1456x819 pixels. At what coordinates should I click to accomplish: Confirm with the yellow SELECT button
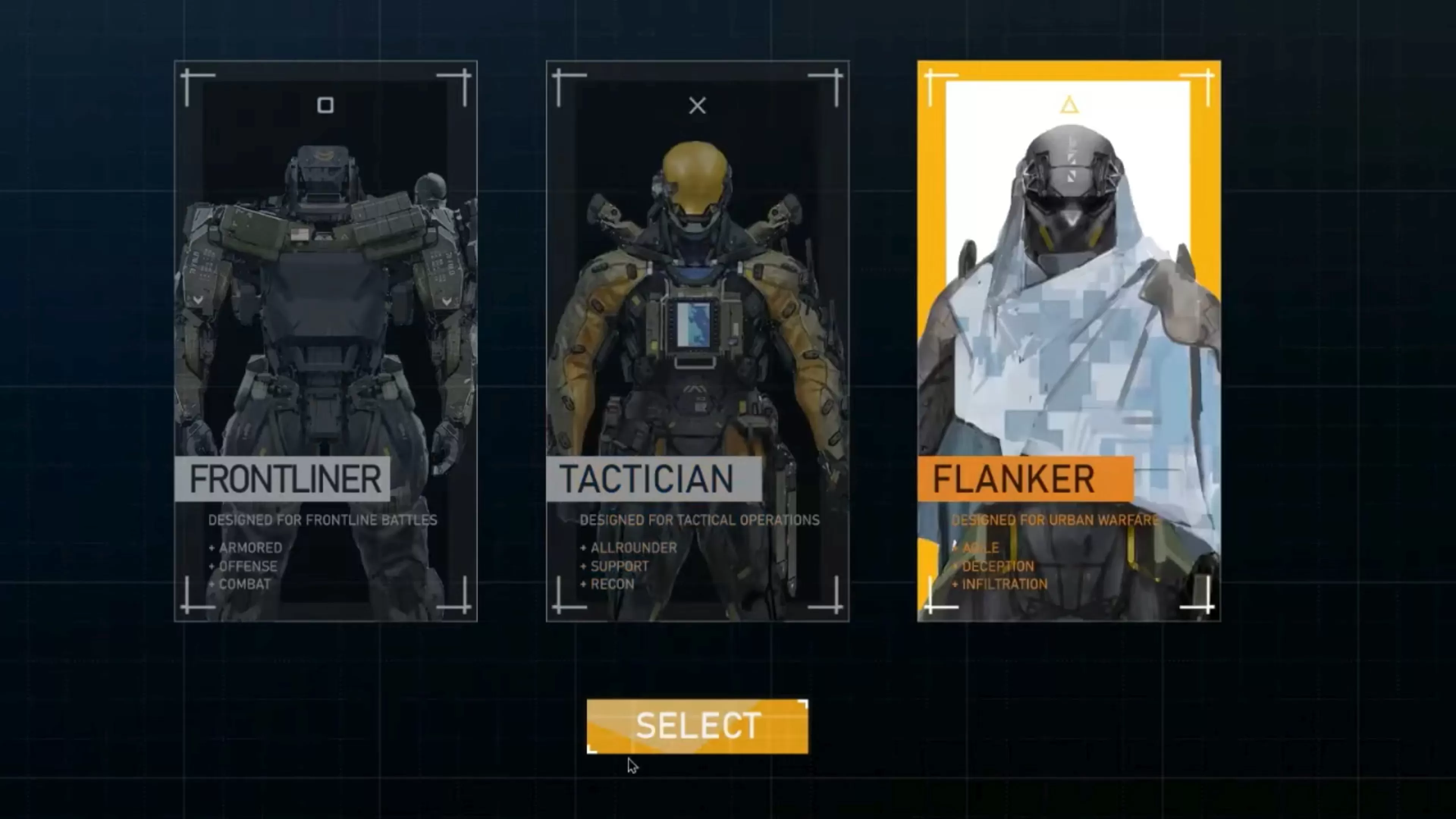(697, 726)
